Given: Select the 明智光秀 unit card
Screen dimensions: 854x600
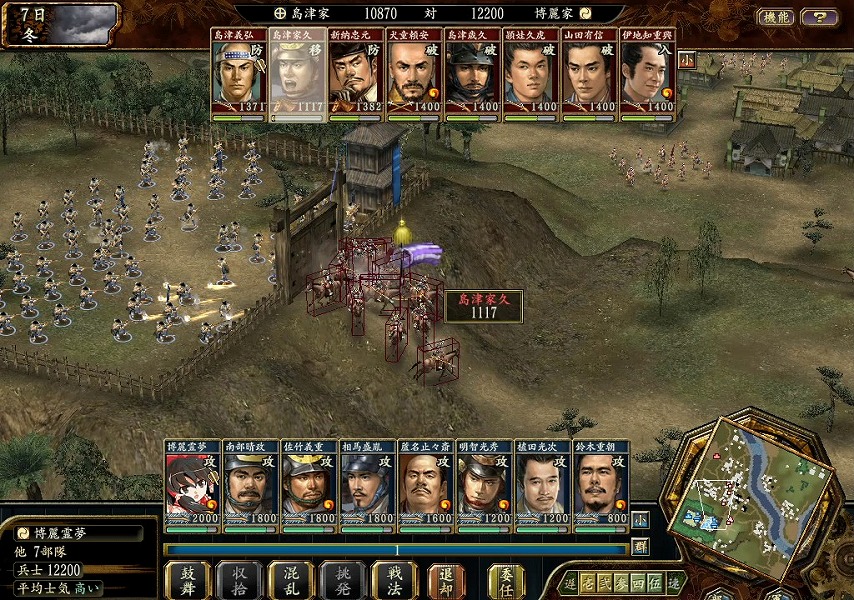Looking at the screenshot, I should point(484,484).
